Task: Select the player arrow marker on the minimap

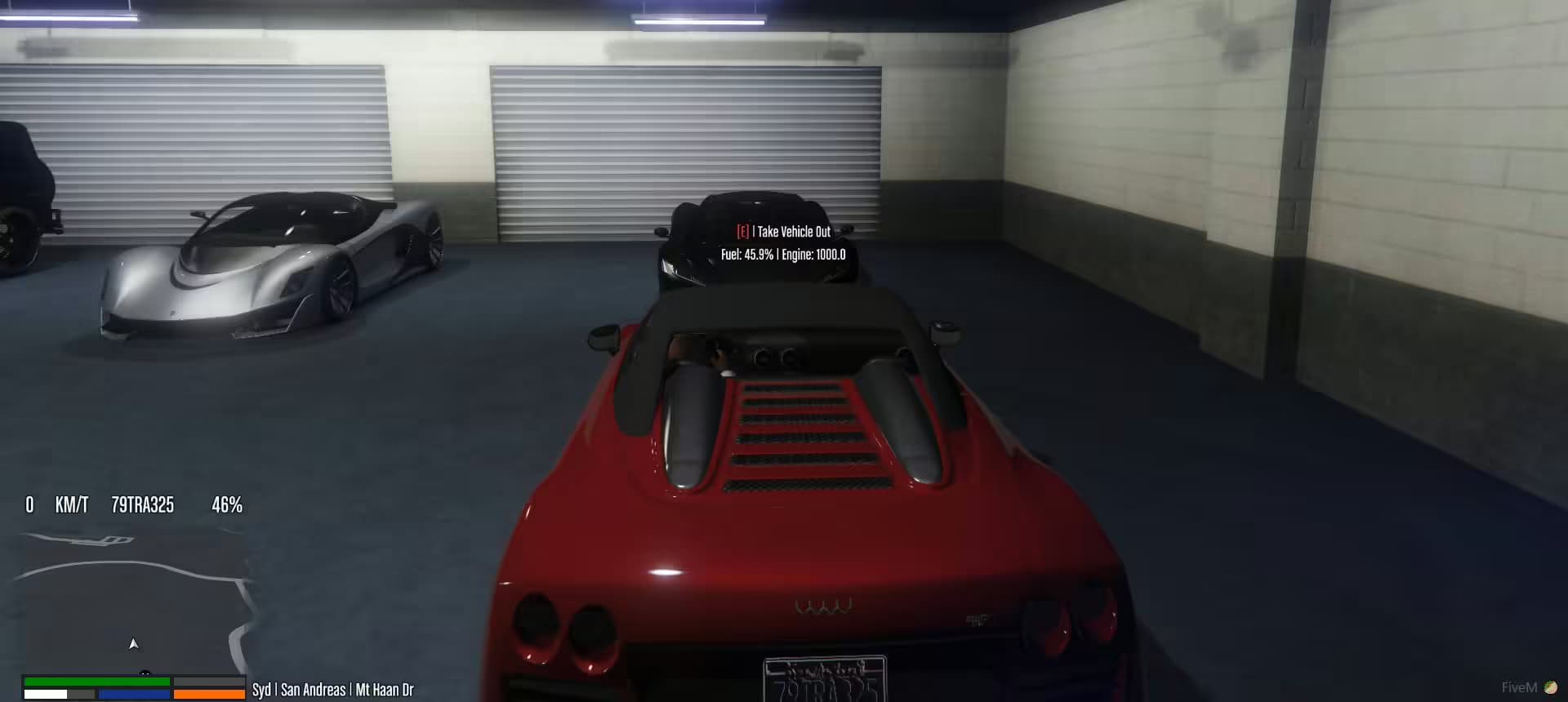Action: click(x=133, y=644)
